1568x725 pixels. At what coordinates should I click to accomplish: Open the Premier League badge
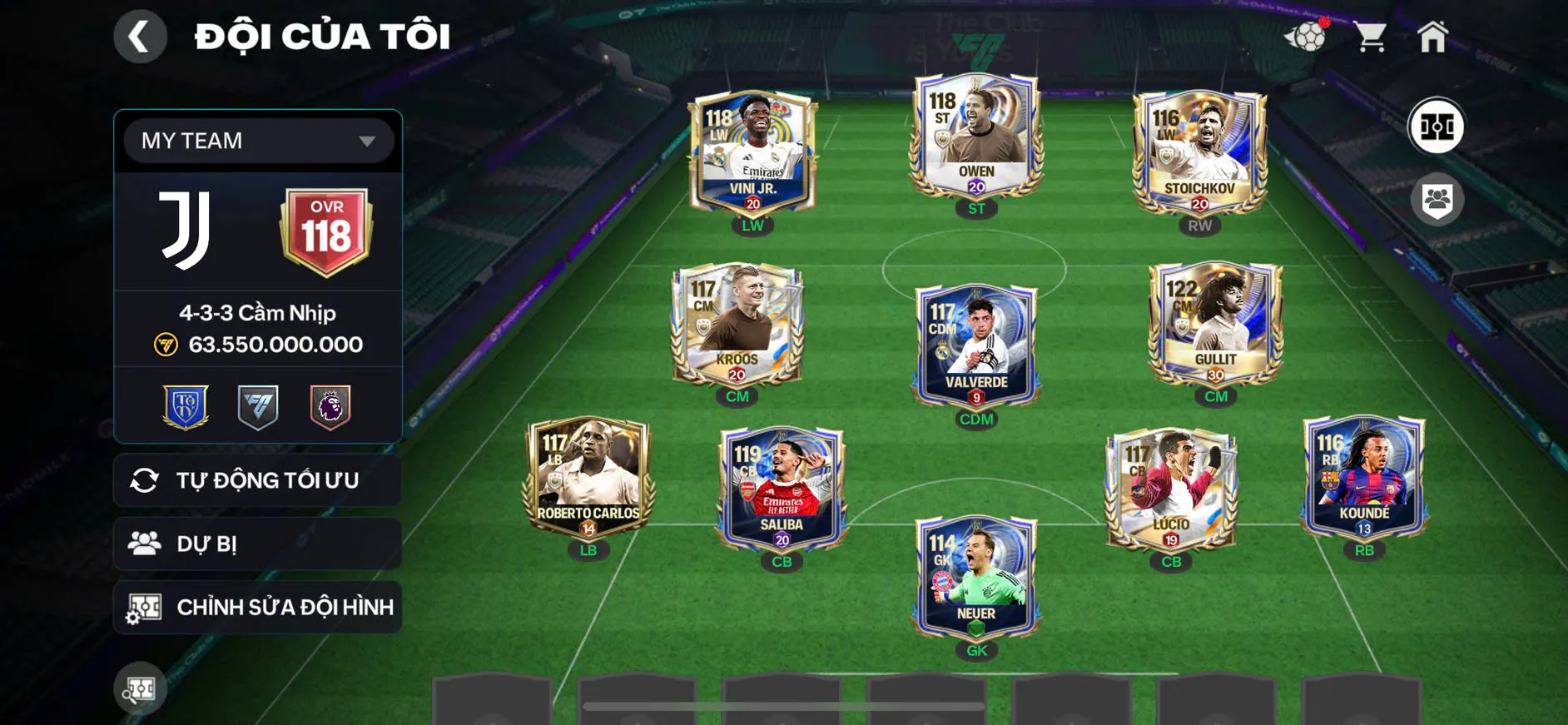[x=330, y=405]
